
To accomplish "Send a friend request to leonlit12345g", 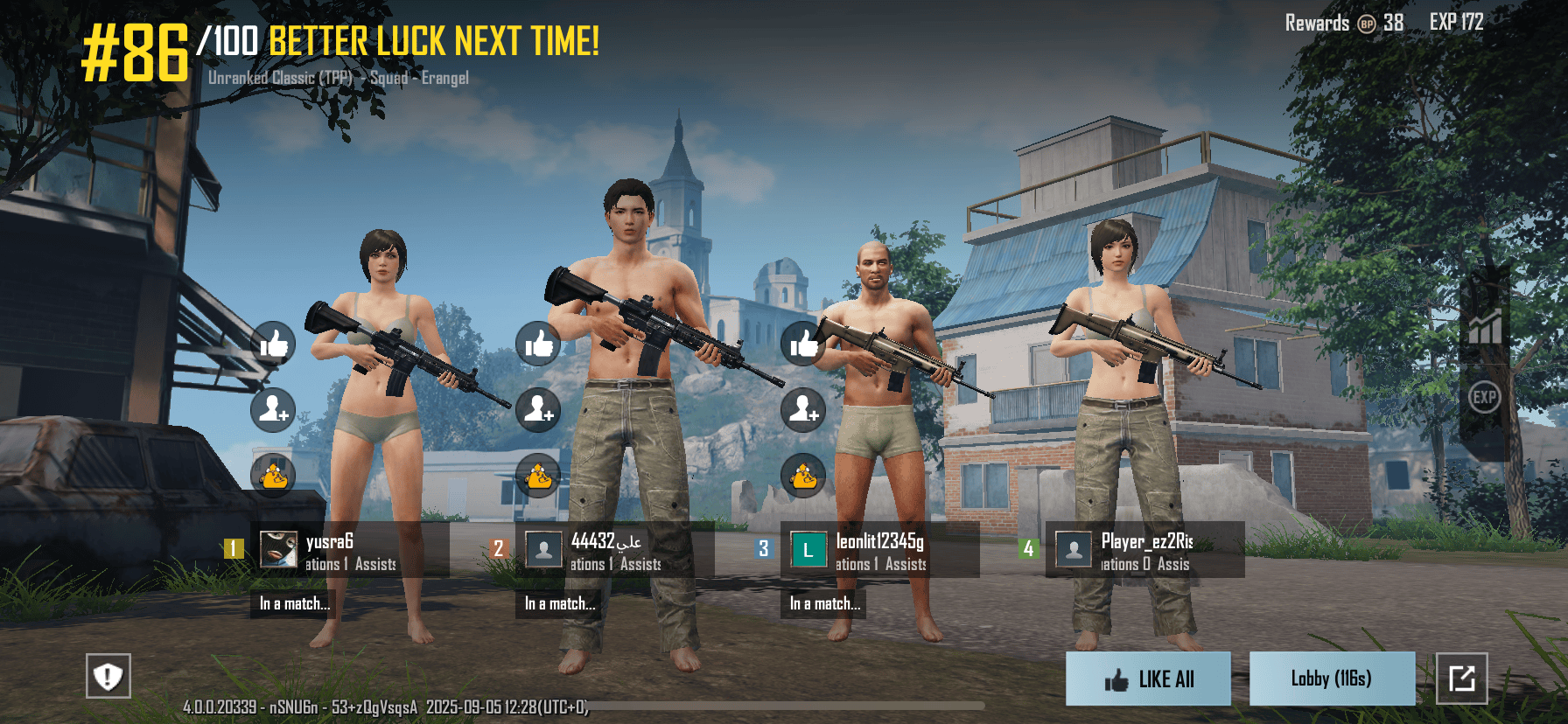I will pyautogui.click(x=803, y=409).
